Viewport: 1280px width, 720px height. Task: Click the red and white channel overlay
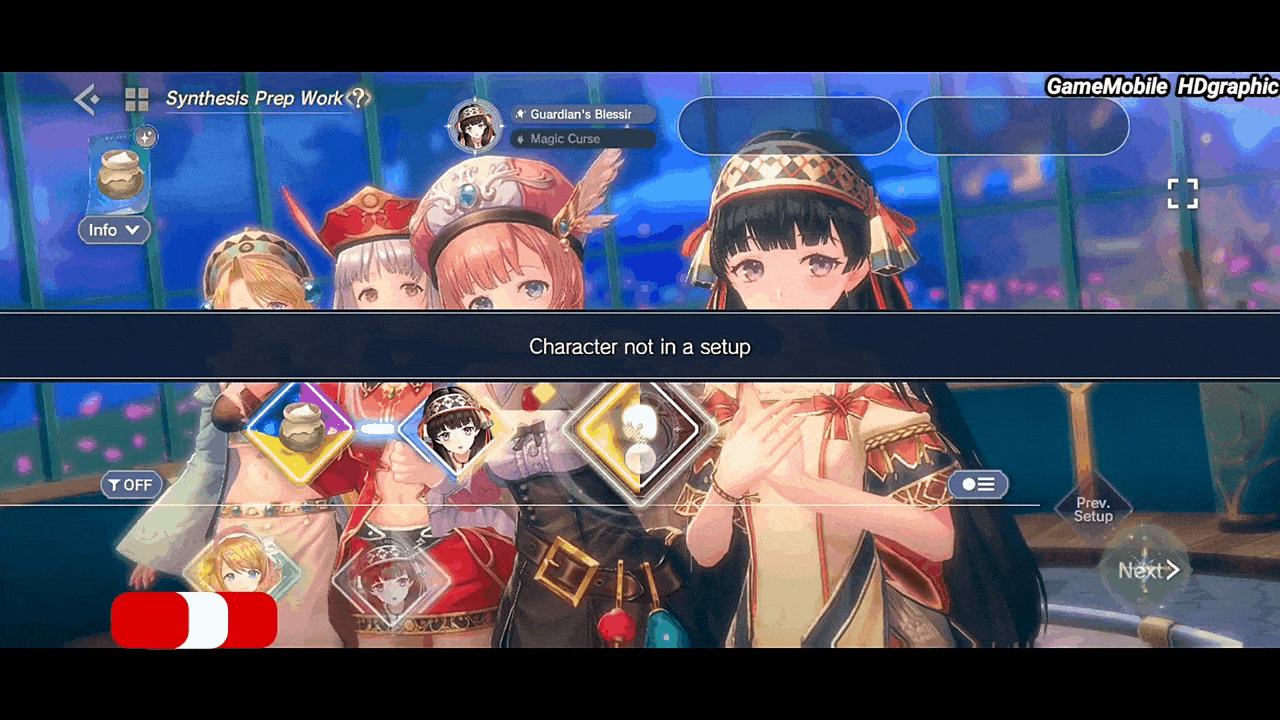[194, 620]
